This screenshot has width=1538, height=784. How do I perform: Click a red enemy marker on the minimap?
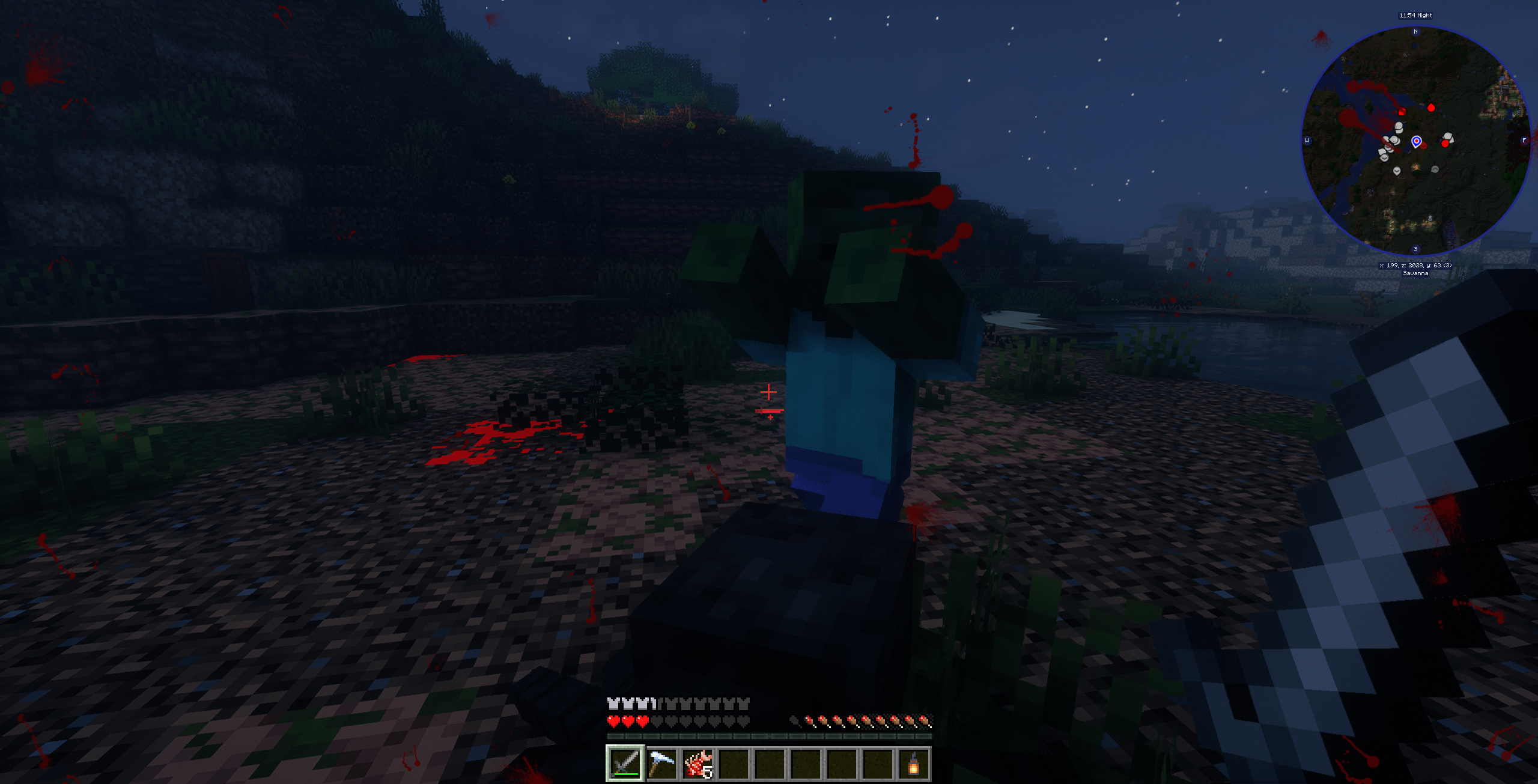pos(1431,108)
